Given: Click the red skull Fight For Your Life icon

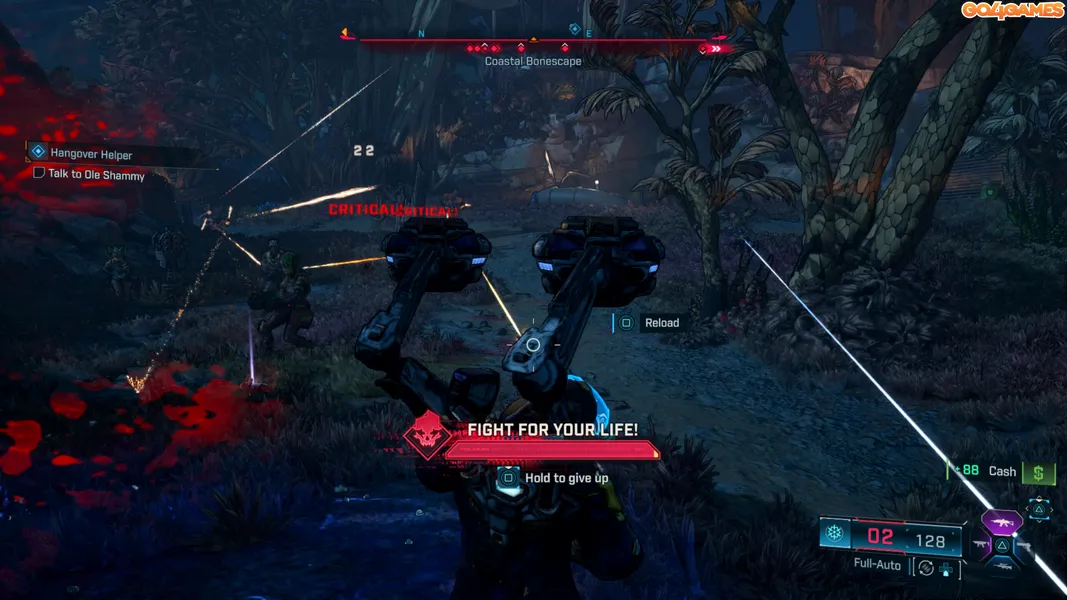Looking at the screenshot, I should click(425, 435).
